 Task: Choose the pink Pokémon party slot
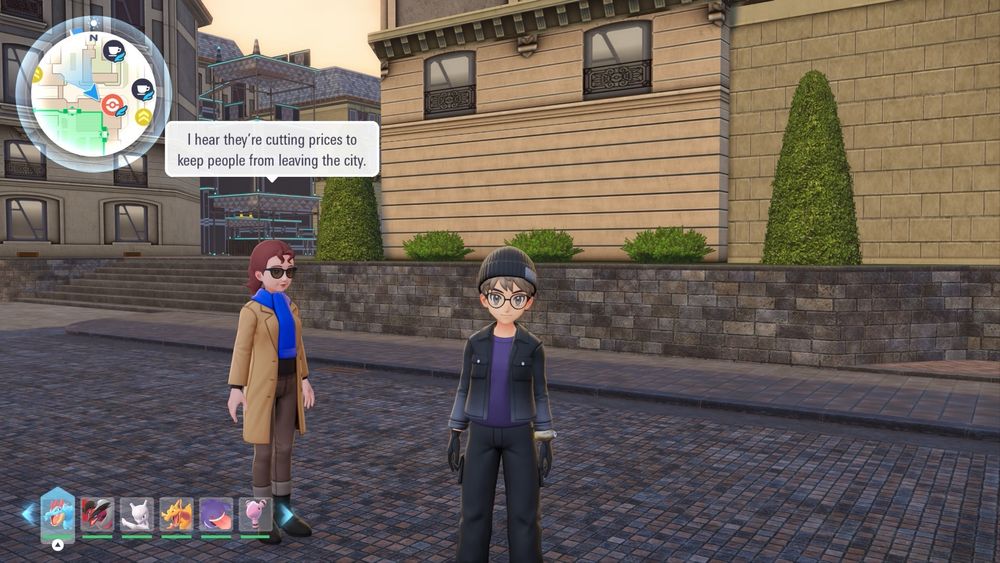click(x=255, y=514)
